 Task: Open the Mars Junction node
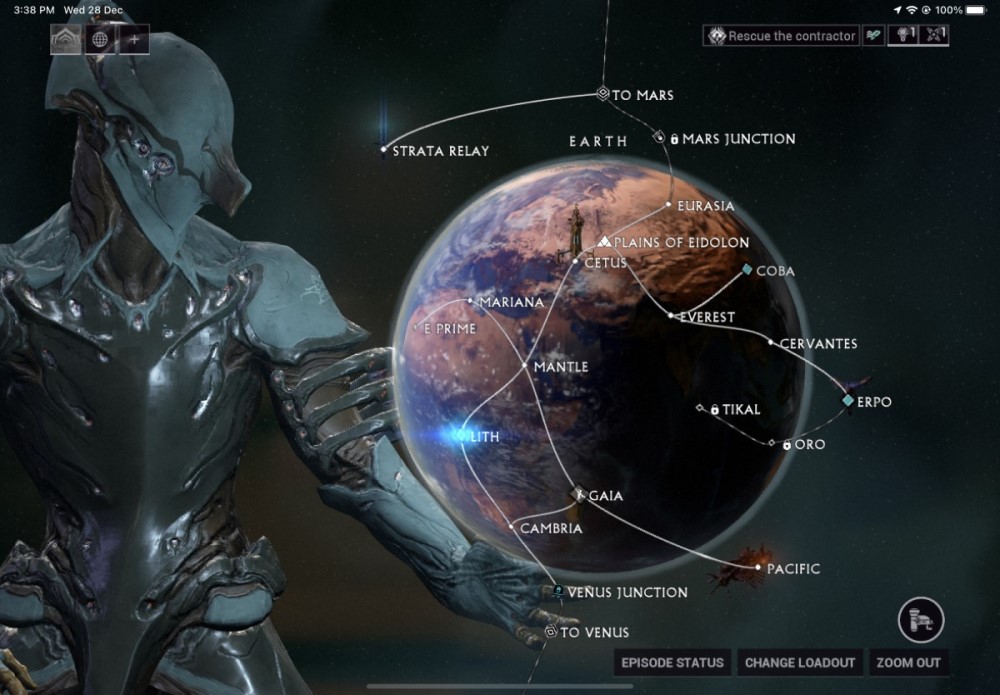click(660, 137)
